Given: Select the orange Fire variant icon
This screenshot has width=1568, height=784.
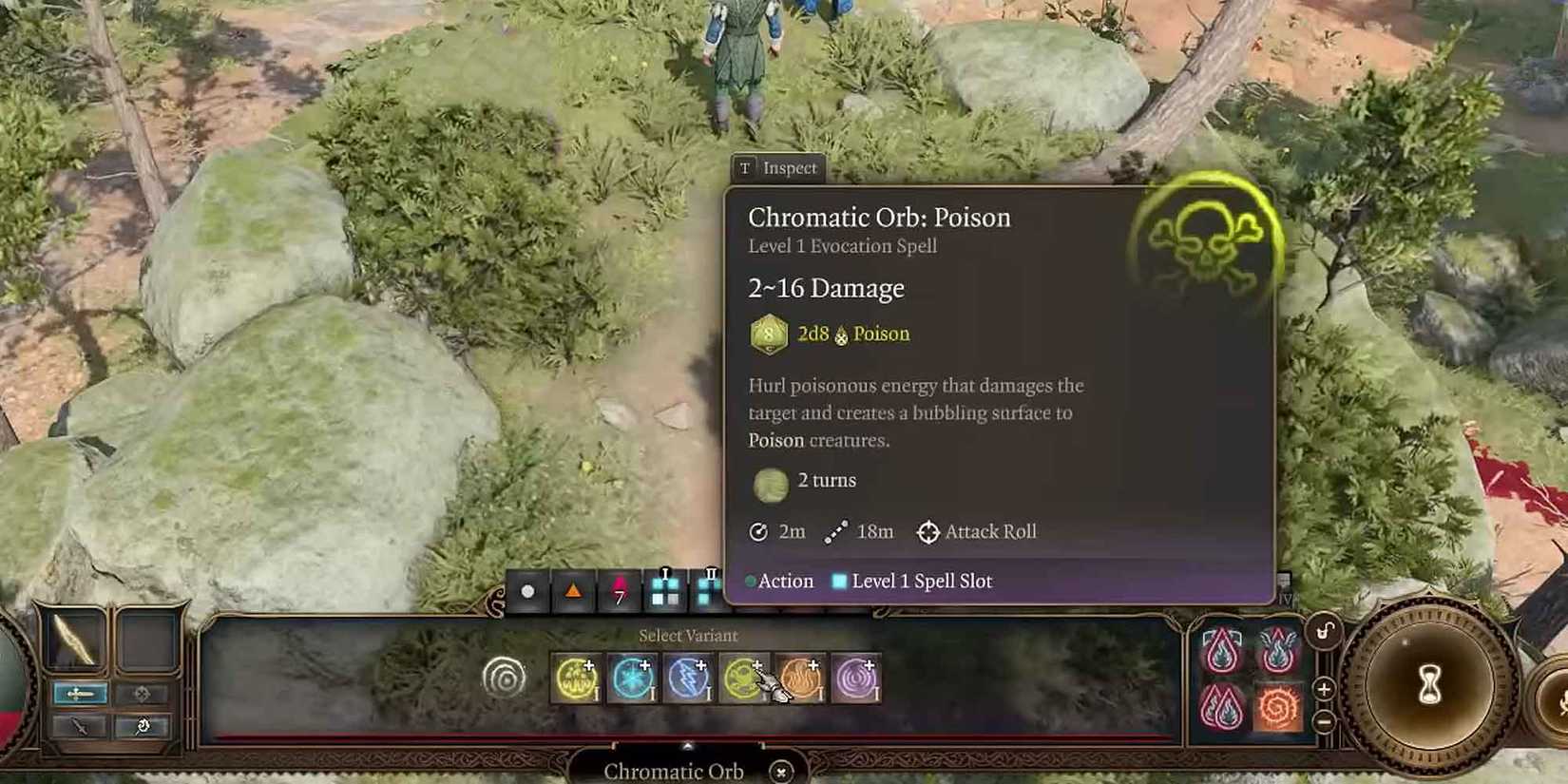Looking at the screenshot, I should (801, 678).
